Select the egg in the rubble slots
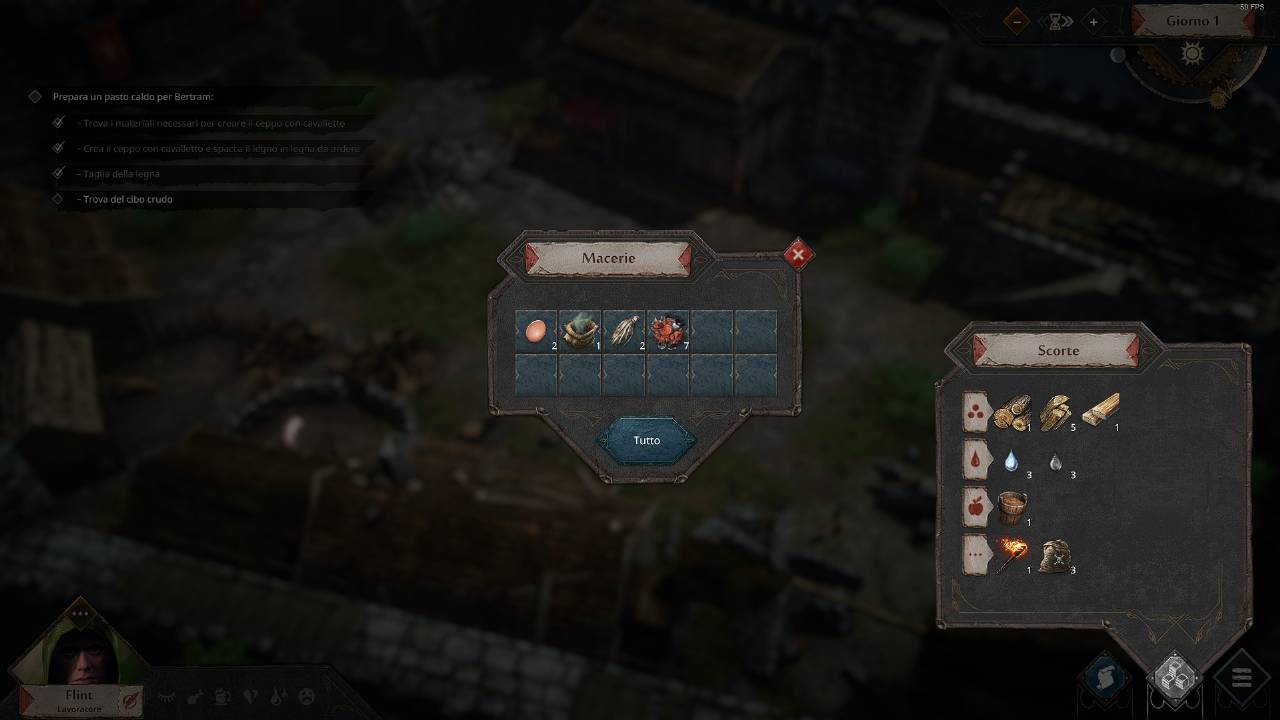This screenshot has width=1280, height=720. coord(536,330)
